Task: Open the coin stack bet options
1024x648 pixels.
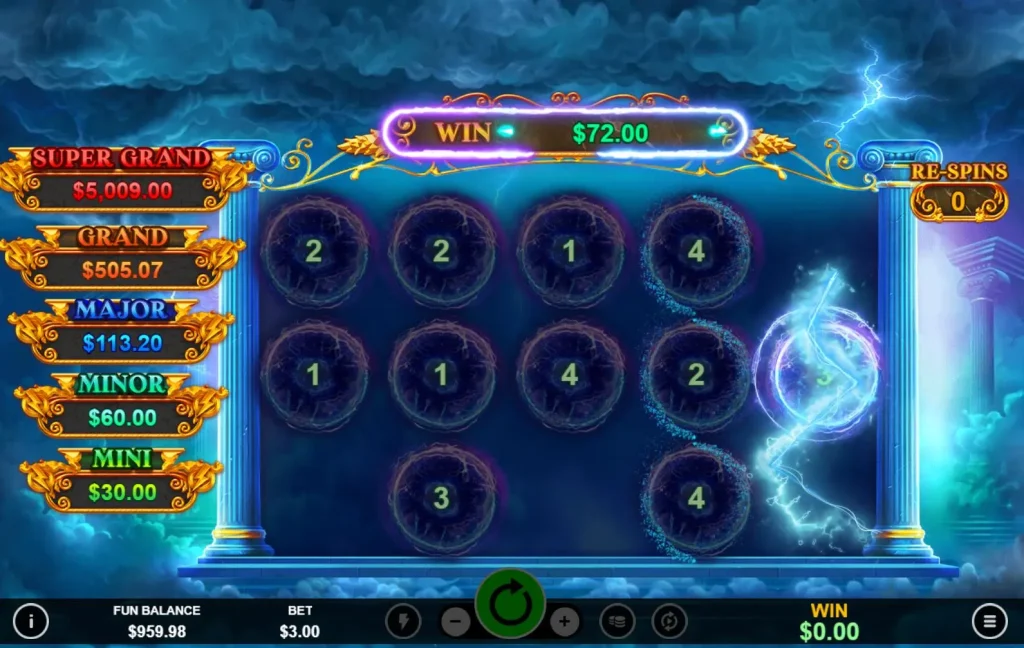Action: [617, 621]
